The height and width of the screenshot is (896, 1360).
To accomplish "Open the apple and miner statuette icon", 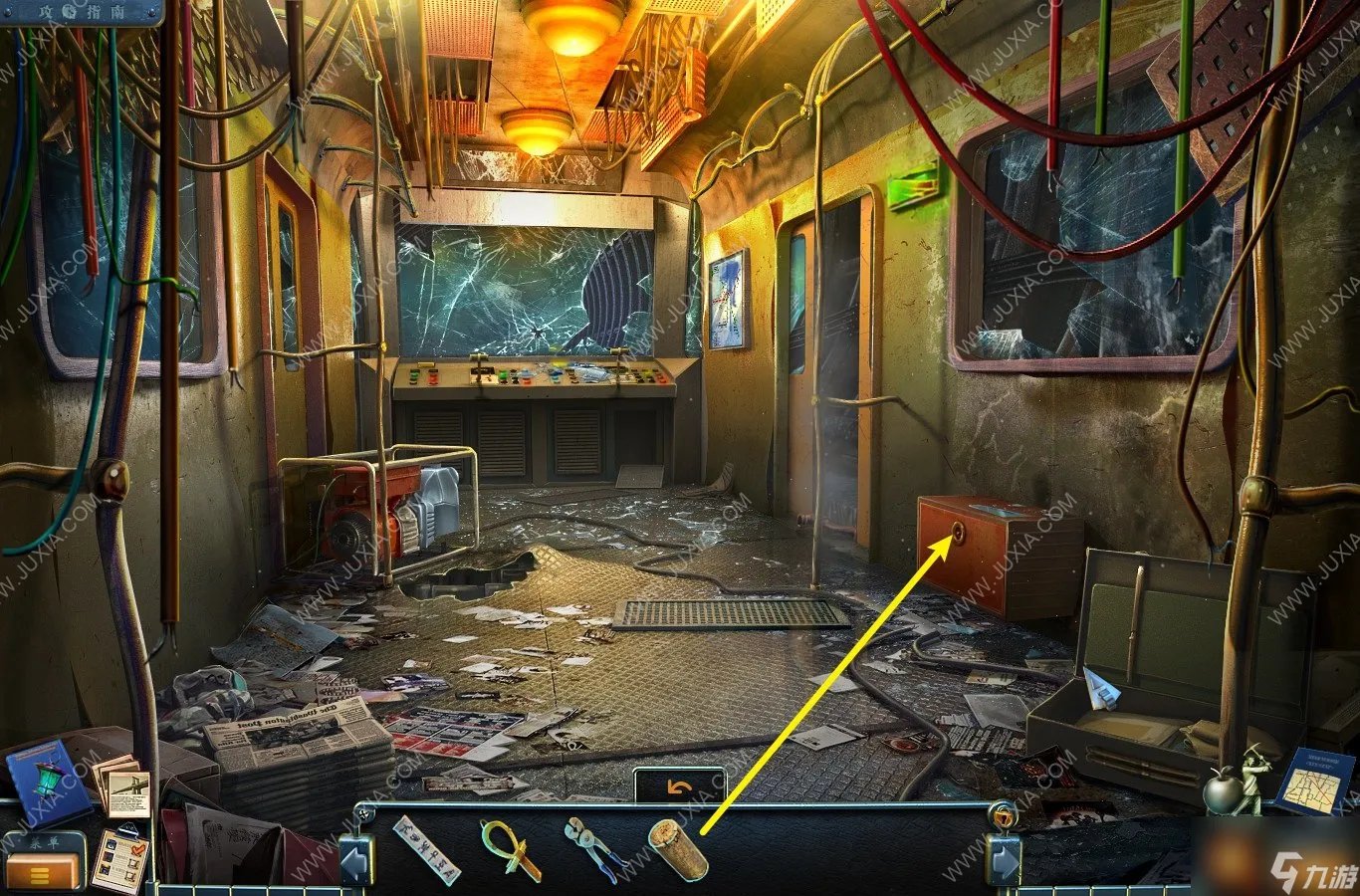I will [x=1233, y=782].
